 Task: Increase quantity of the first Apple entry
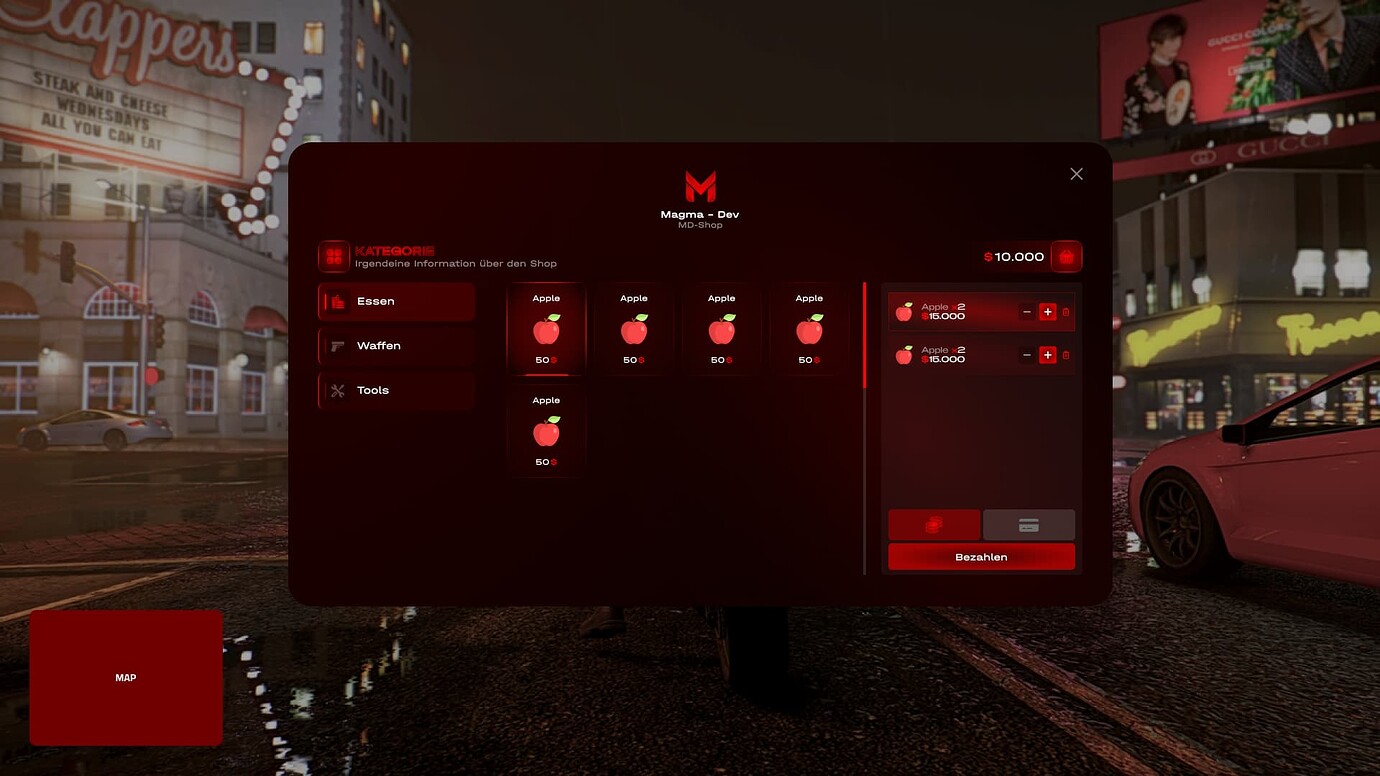(1047, 311)
